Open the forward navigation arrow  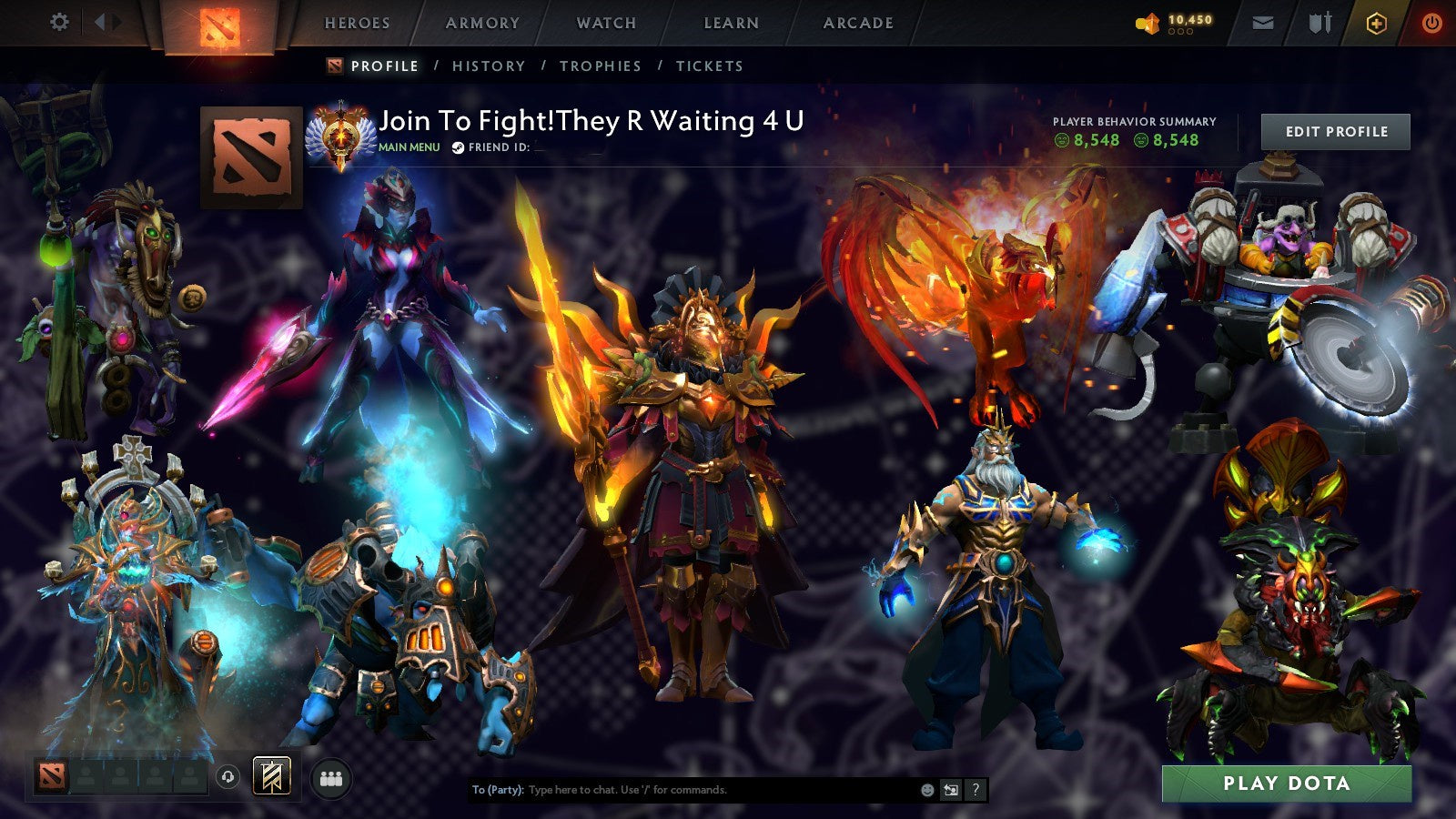[x=118, y=22]
